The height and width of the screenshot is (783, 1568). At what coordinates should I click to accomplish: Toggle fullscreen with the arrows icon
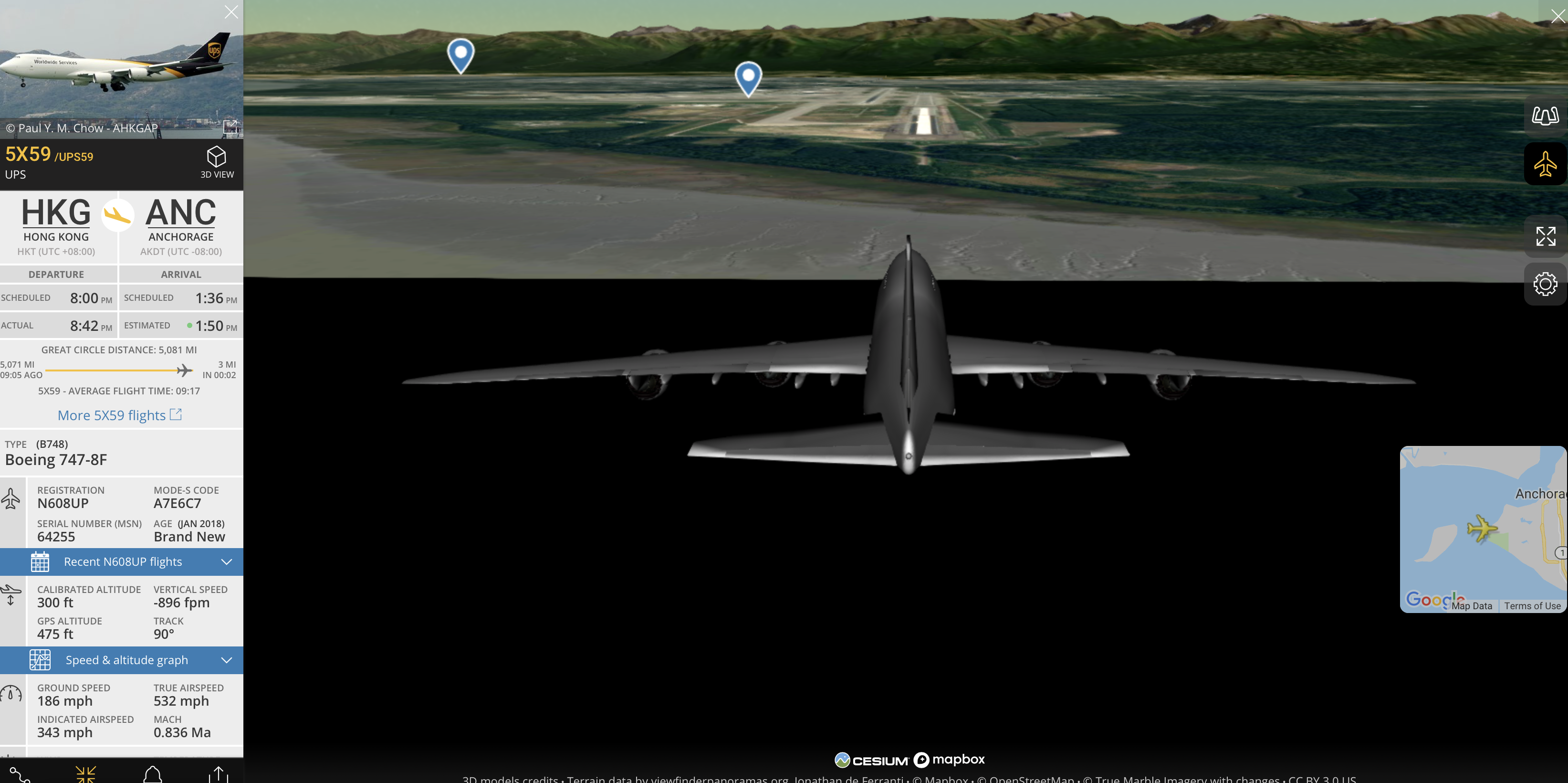tap(1545, 236)
